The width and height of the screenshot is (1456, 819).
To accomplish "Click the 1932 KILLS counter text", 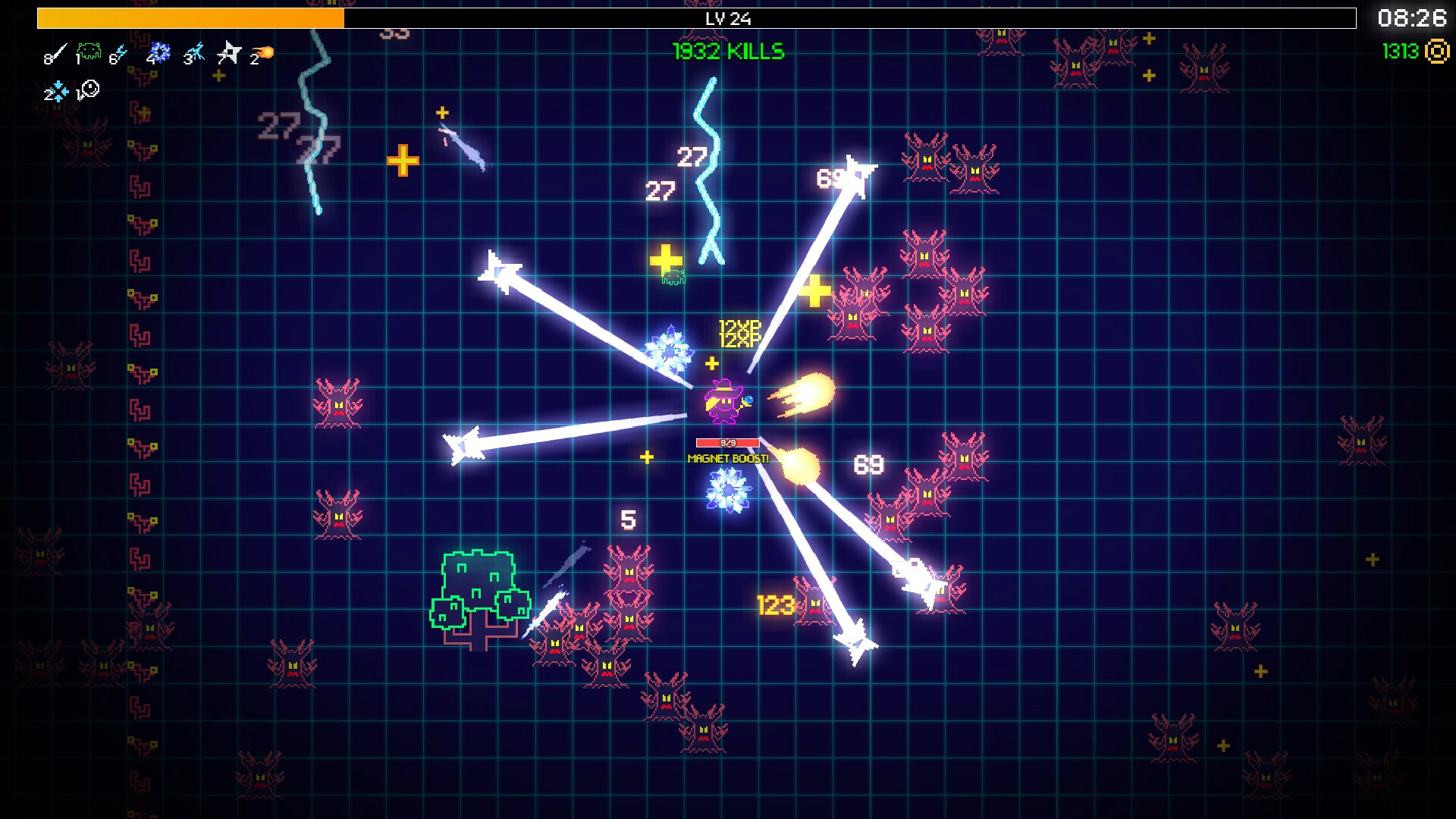I will [727, 52].
